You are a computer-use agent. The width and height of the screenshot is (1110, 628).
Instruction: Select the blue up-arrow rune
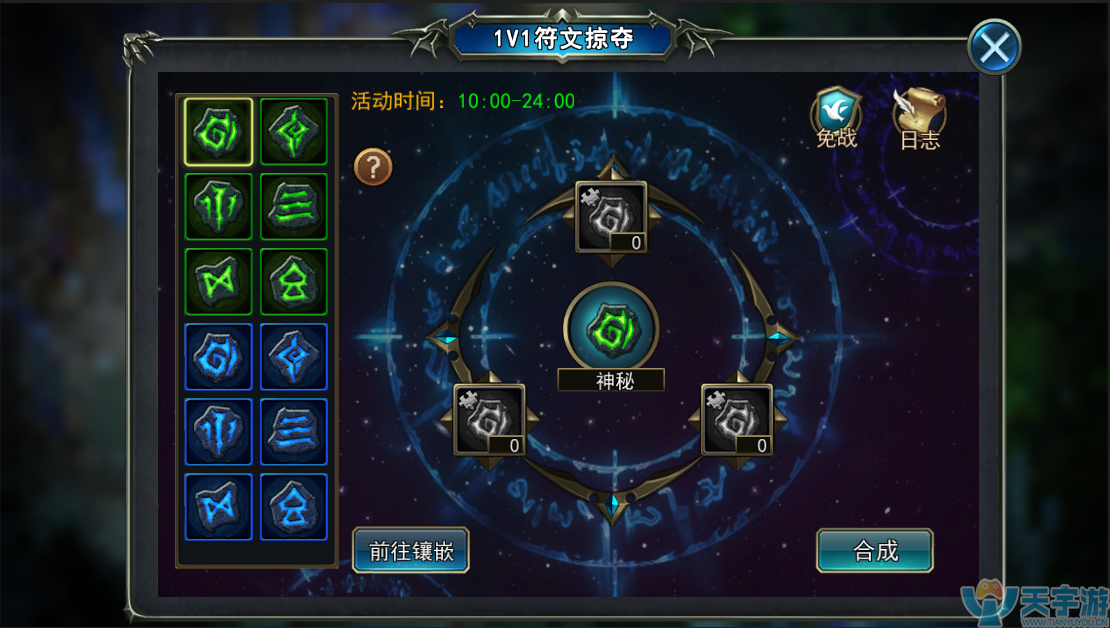(x=294, y=506)
